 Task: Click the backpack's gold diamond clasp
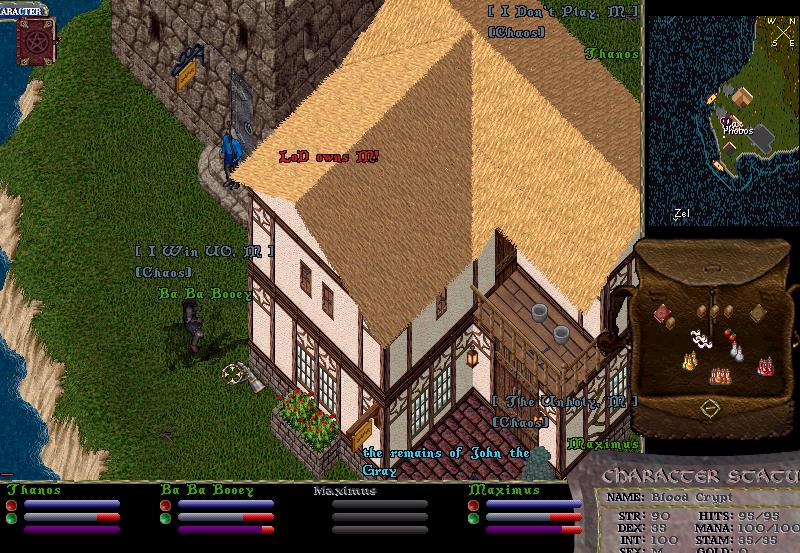pyautogui.click(x=709, y=408)
